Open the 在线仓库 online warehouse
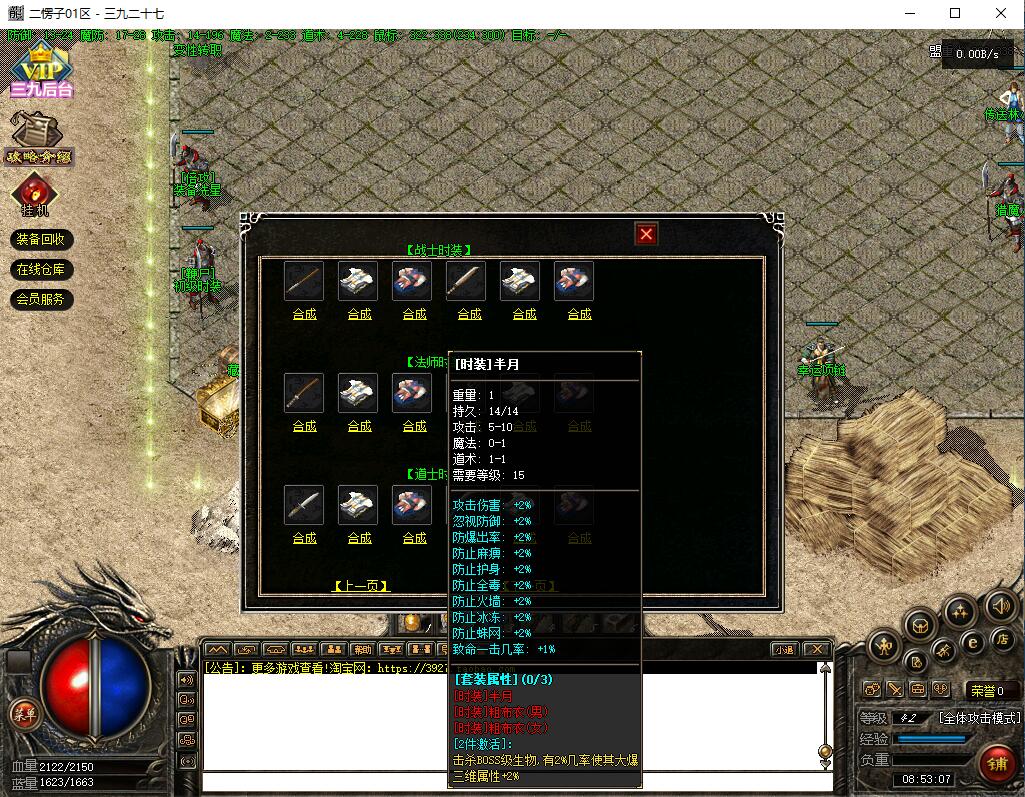The image size is (1025, 797). [x=41, y=270]
